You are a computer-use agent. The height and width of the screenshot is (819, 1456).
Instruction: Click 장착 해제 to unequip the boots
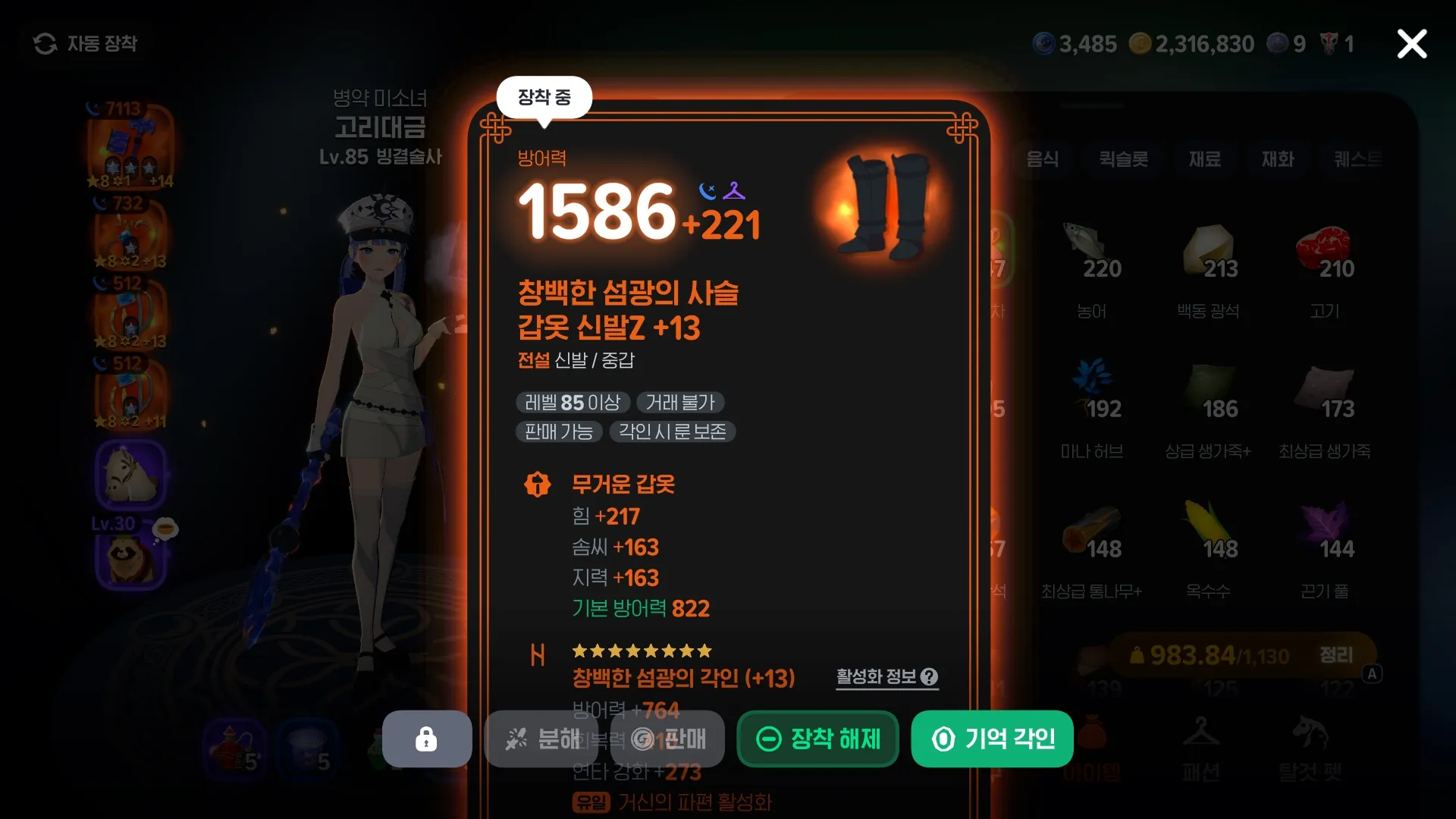pos(817,739)
